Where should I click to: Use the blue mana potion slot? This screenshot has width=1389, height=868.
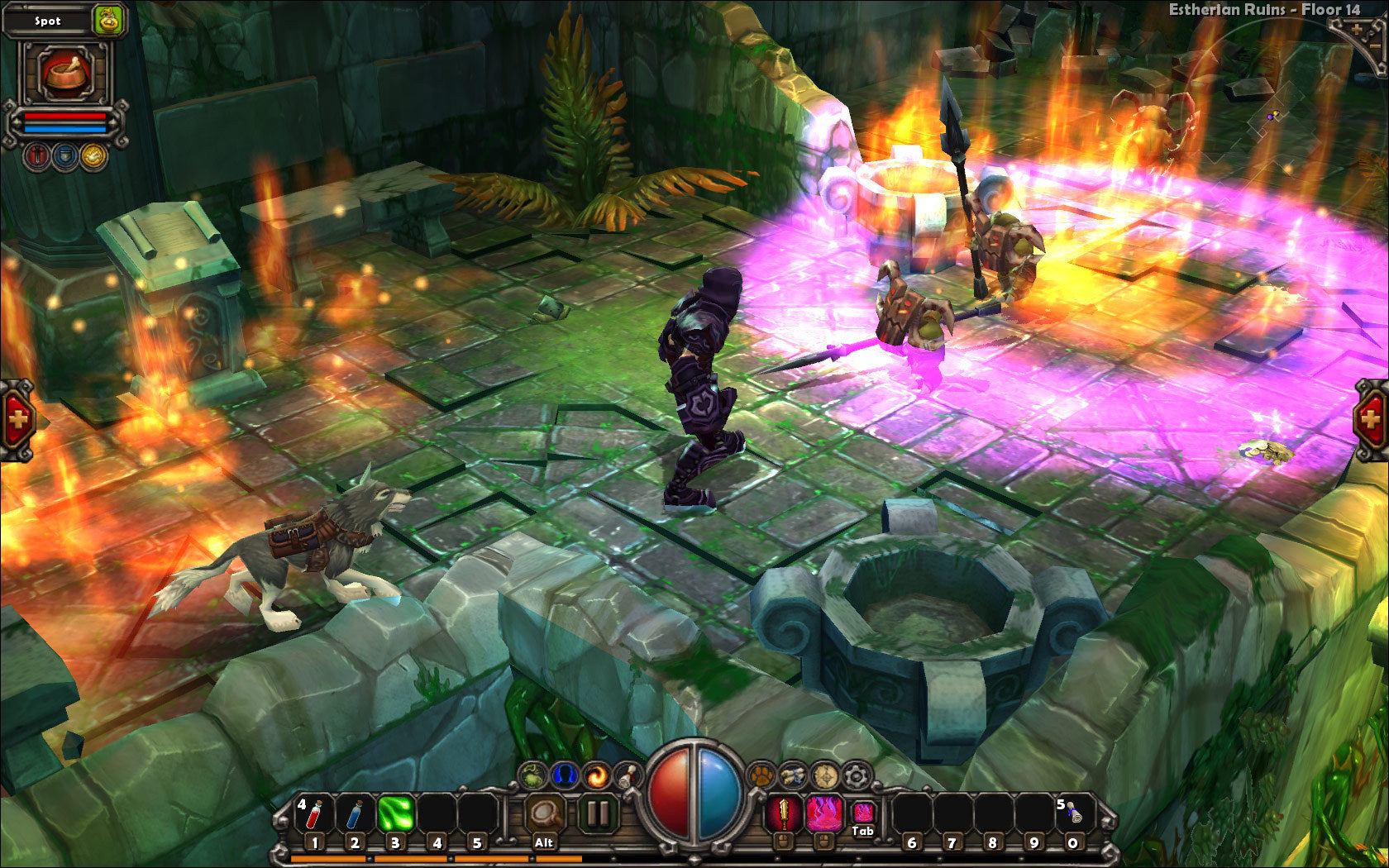(355, 814)
